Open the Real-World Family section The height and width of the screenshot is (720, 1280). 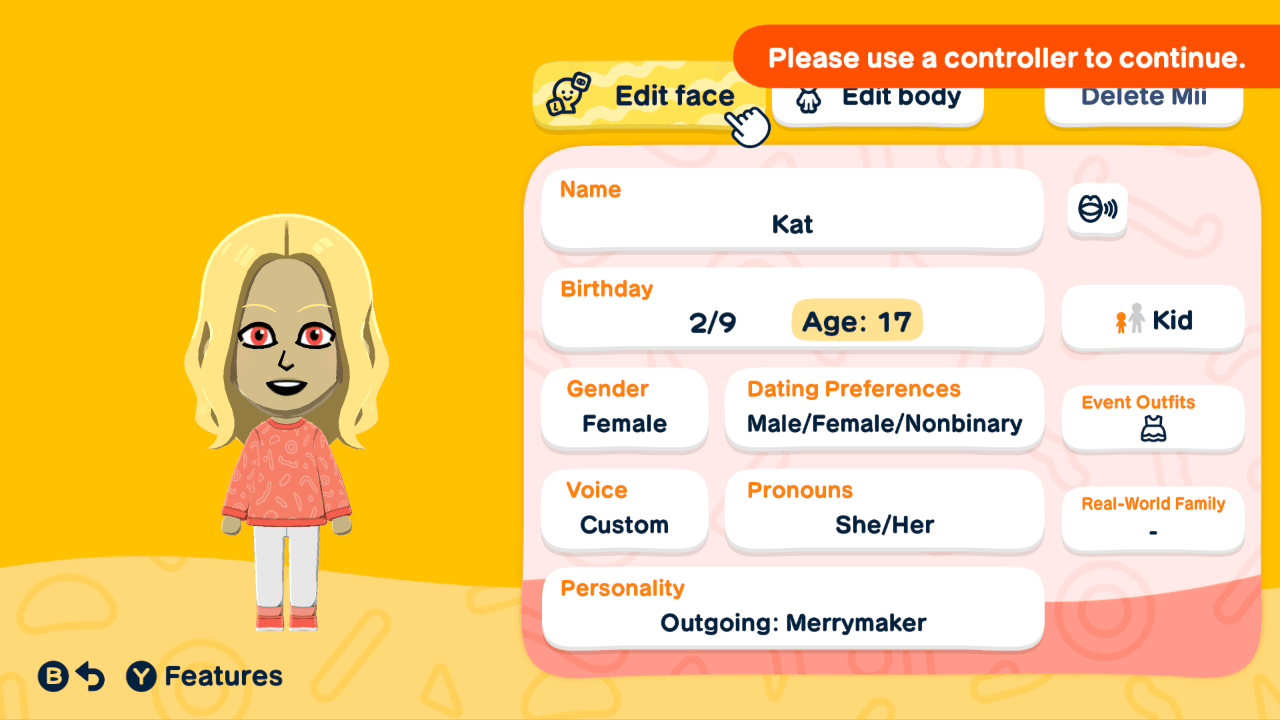coord(1152,518)
